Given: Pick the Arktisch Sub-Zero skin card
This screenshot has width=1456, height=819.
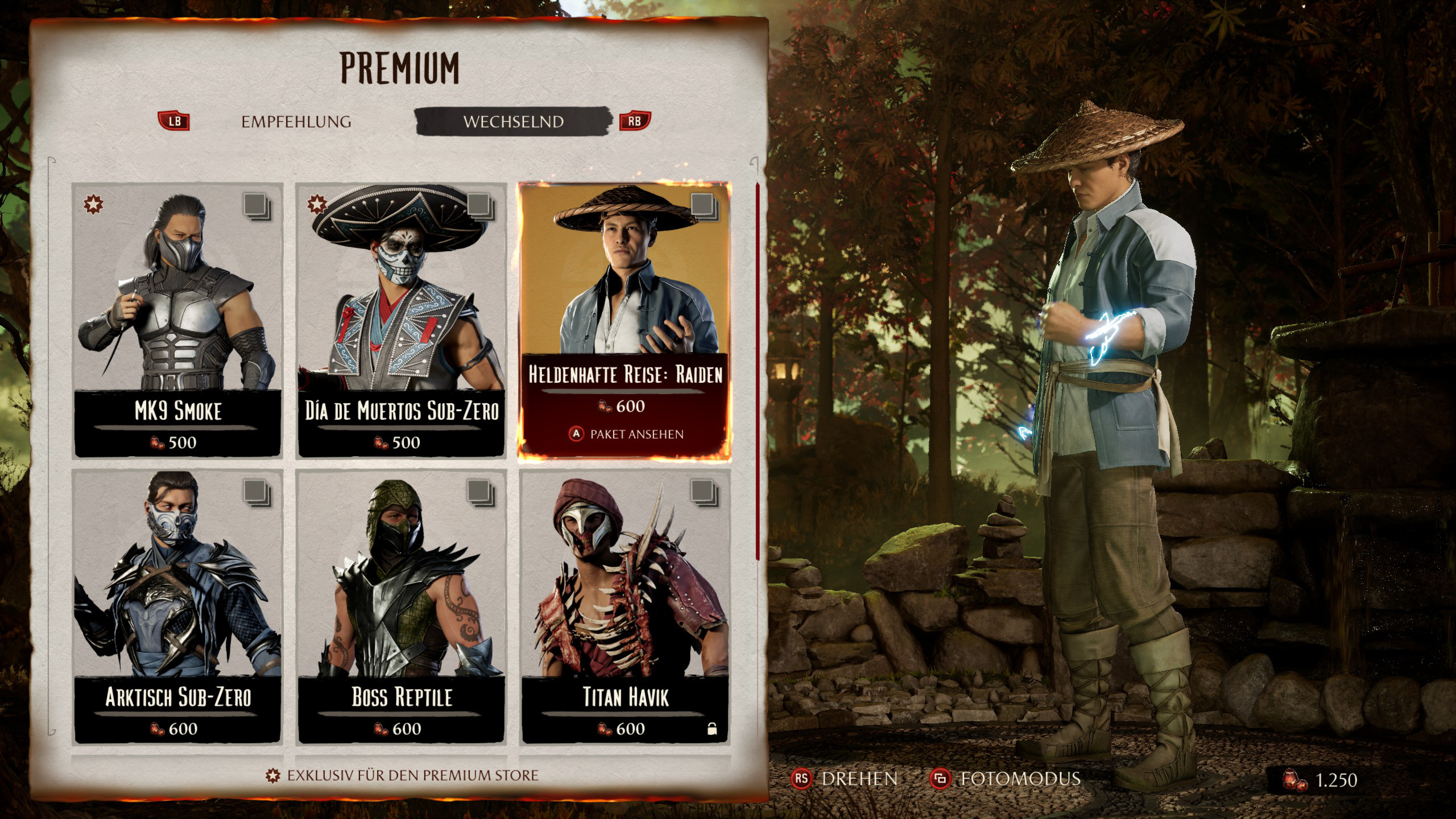Looking at the screenshot, I should [177, 606].
